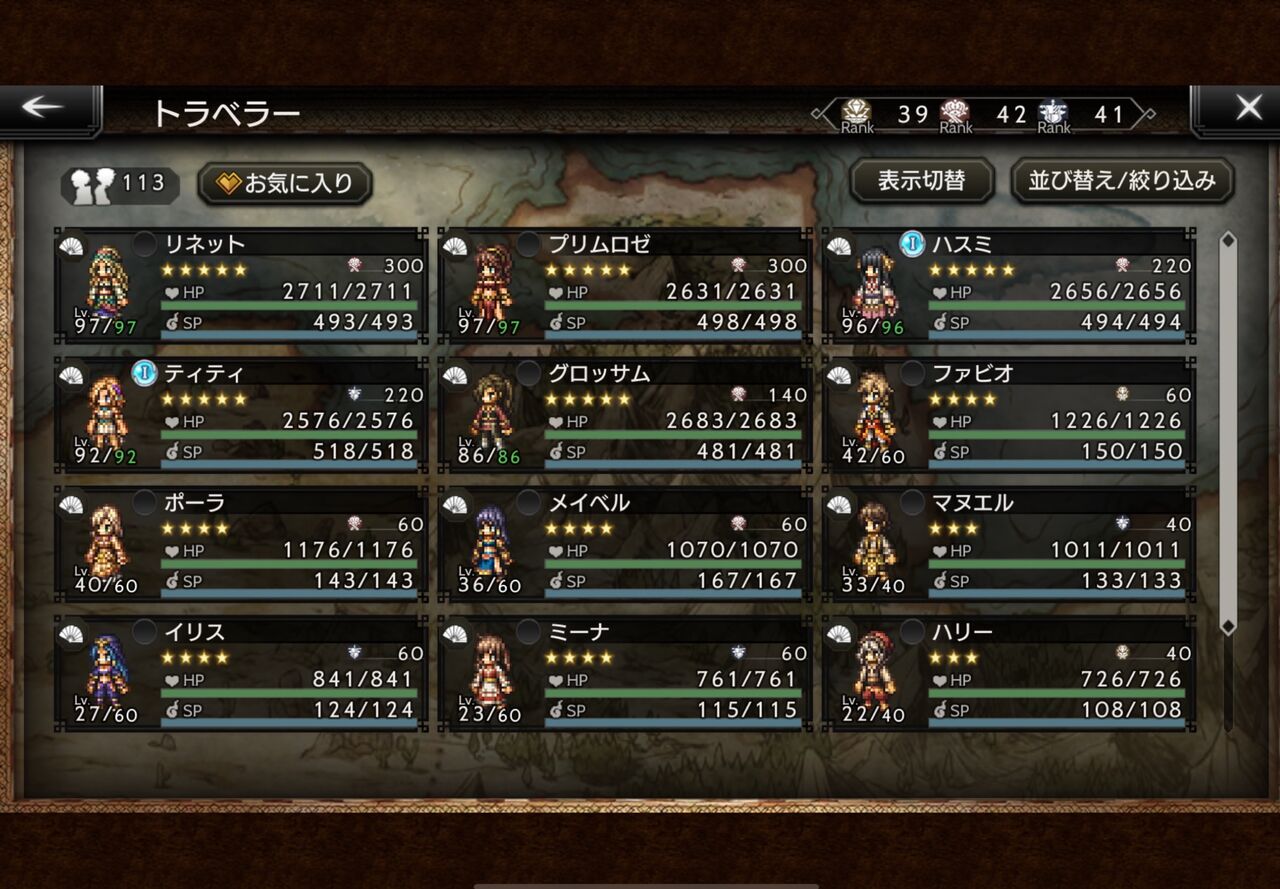Viewport: 1280px width, 889px height.
Task: Open the お気に入り favorites filter
Action: point(285,184)
